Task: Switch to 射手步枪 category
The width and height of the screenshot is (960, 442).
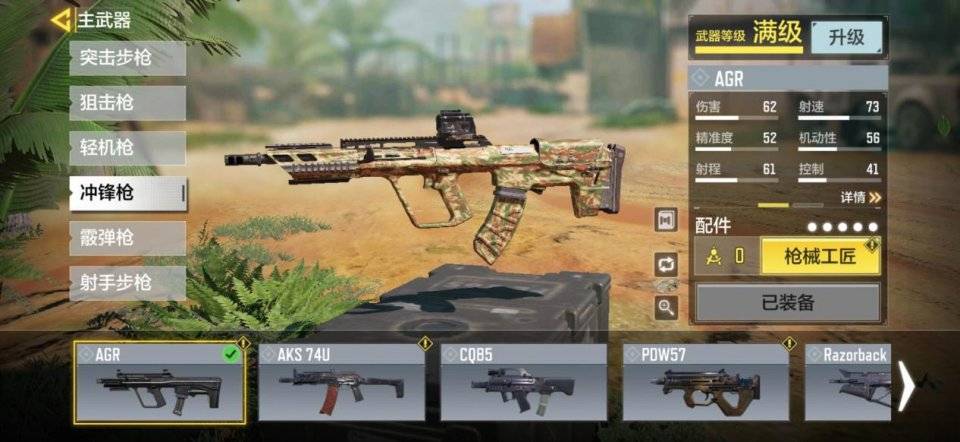Action: tap(127, 283)
